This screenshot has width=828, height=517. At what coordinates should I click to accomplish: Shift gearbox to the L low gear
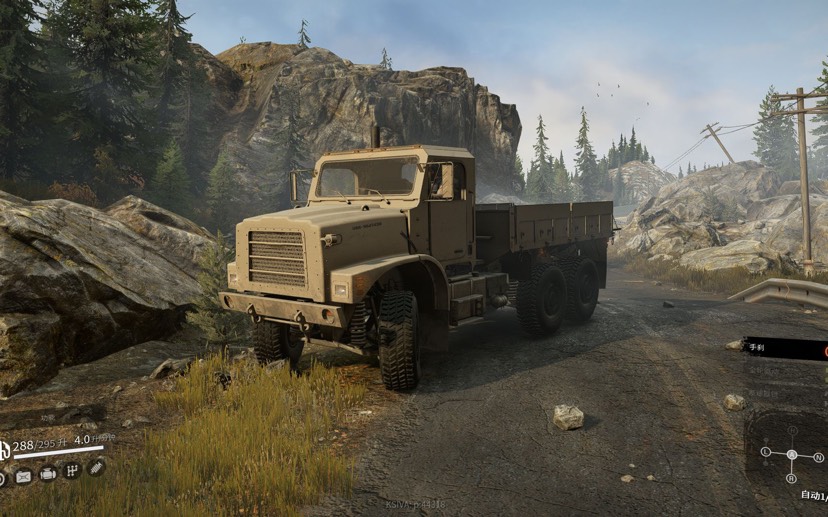pyautogui.click(x=766, y=452)
